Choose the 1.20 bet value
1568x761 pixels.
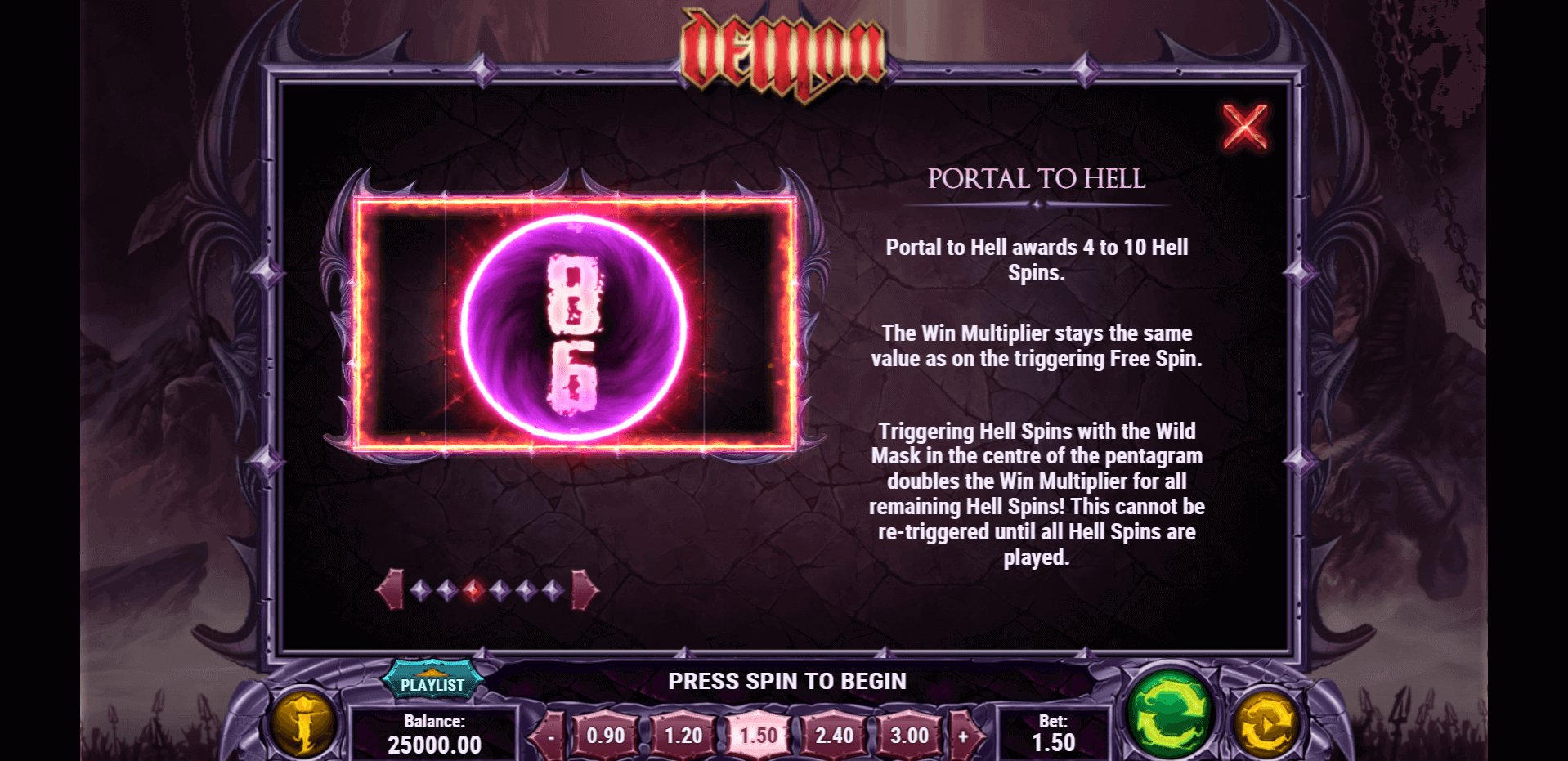click(x=683, y=736)
